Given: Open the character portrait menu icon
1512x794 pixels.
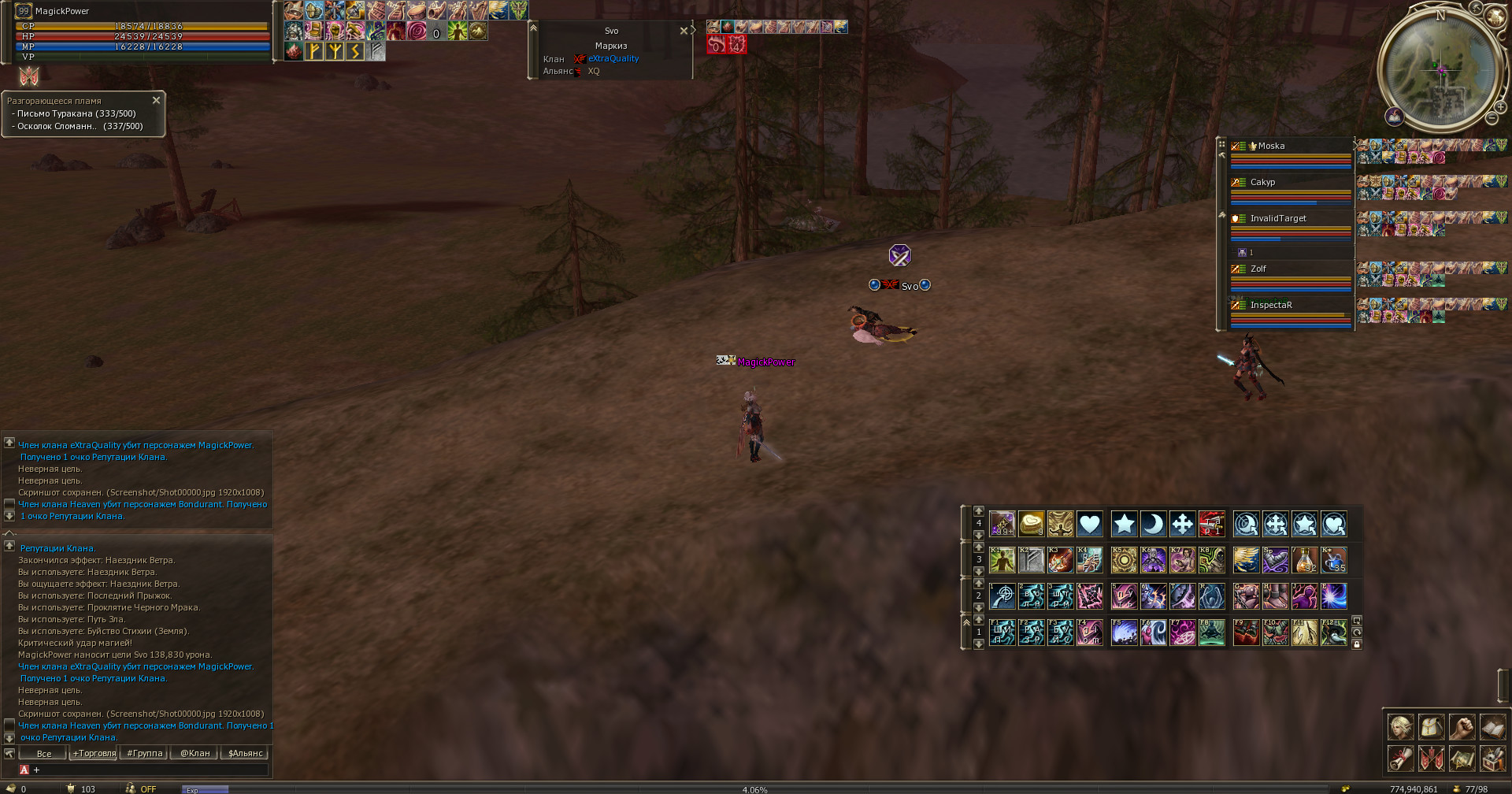Looking at the screenshot, I should pyautogui.click(x=1400, y=726).
